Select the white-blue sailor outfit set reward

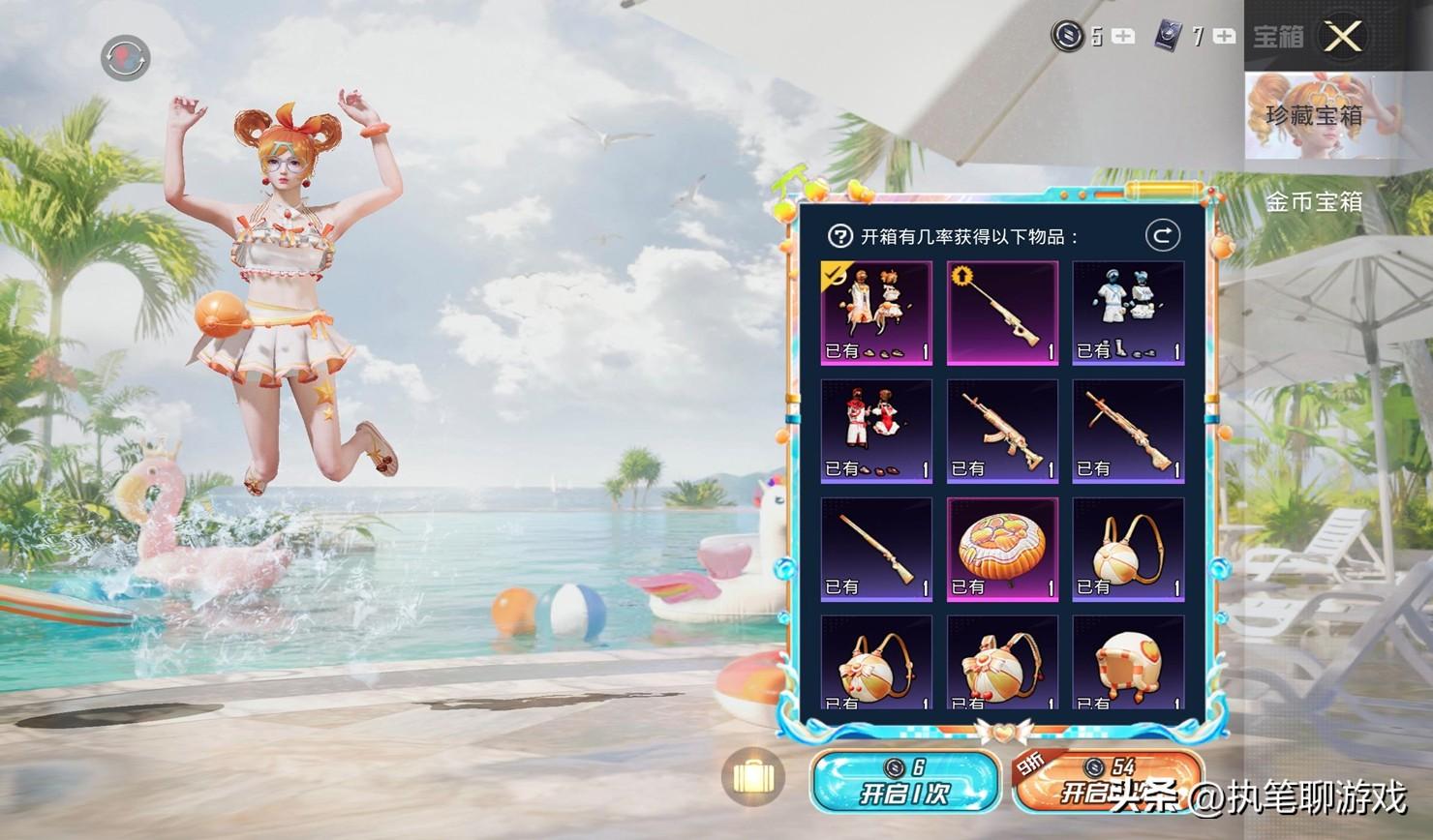point(1128,312)
